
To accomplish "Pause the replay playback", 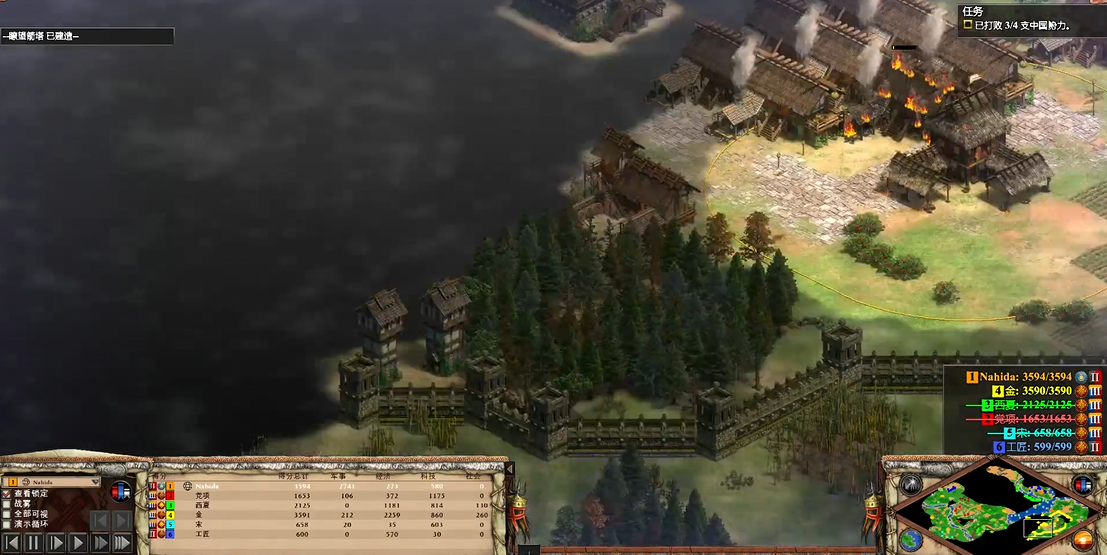I will pos(34,542).
